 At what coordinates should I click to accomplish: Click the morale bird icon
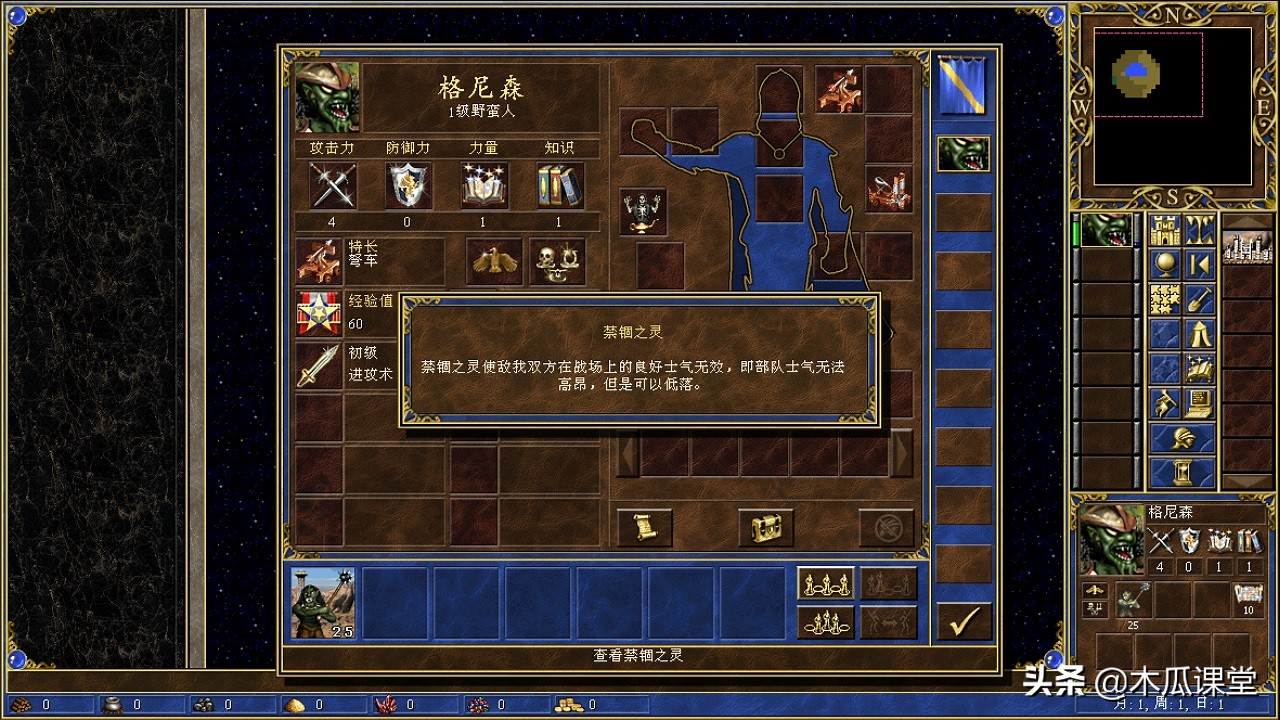pos(493,260)
